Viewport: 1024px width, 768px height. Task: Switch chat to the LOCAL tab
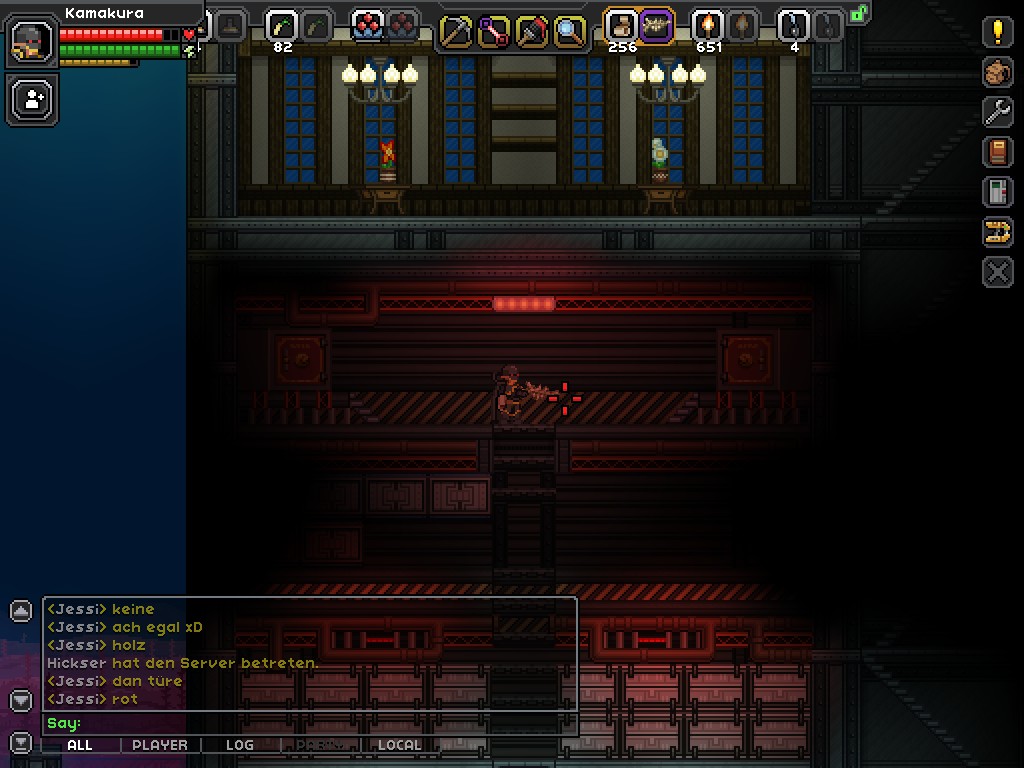(399, 745)
